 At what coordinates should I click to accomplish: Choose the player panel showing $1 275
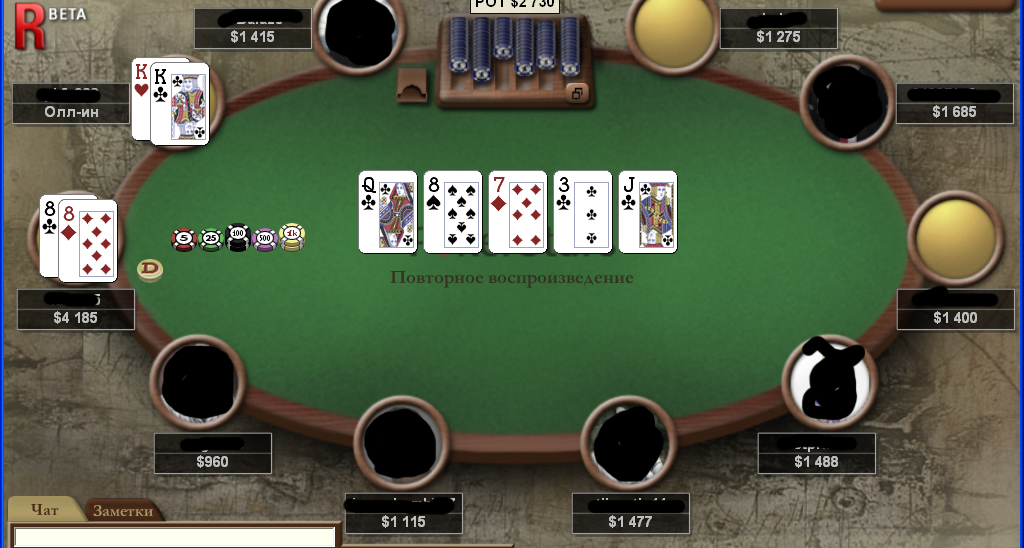(778, 29)
